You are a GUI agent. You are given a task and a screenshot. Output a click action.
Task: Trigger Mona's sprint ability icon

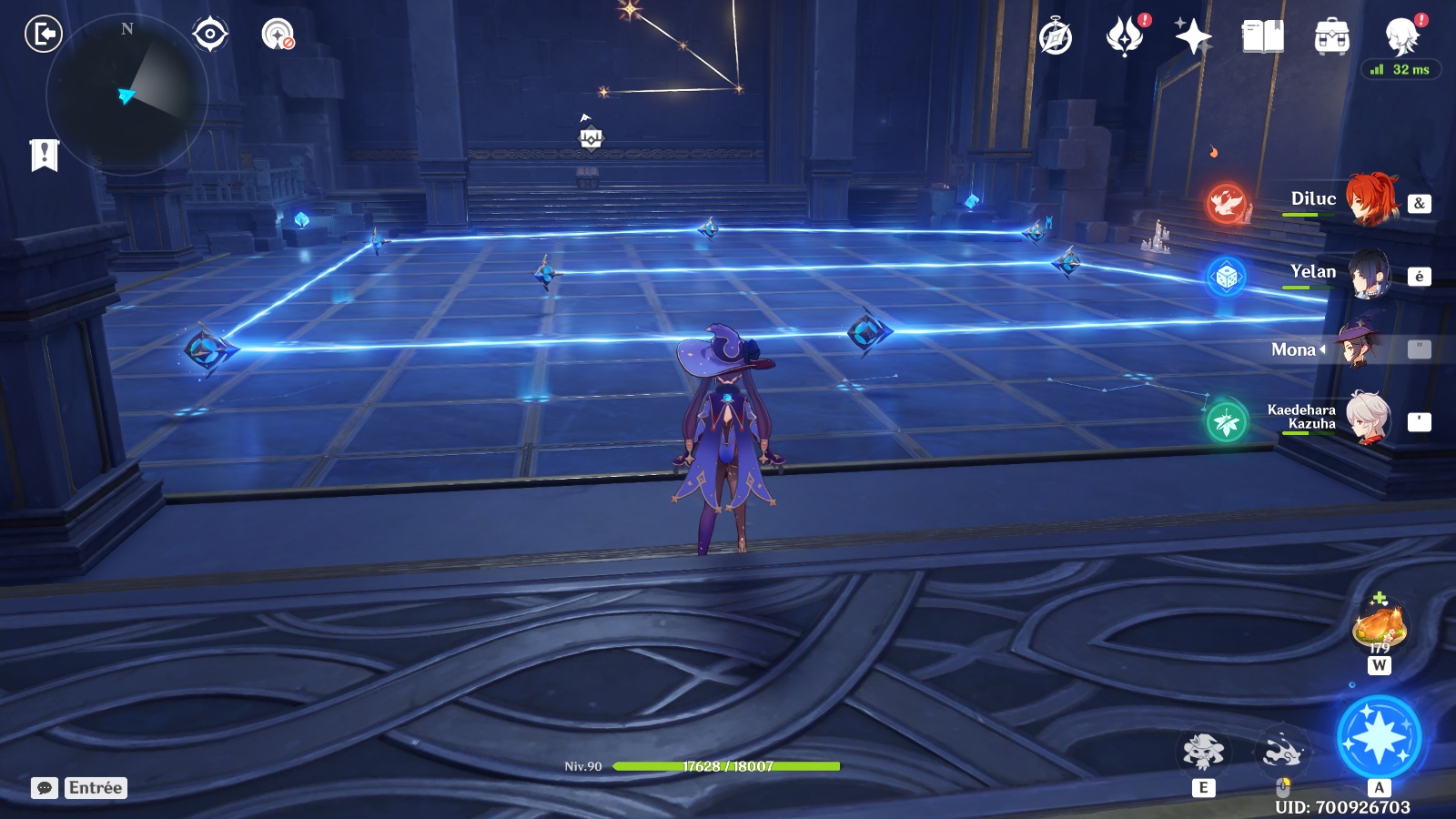tap(1282, 753)
